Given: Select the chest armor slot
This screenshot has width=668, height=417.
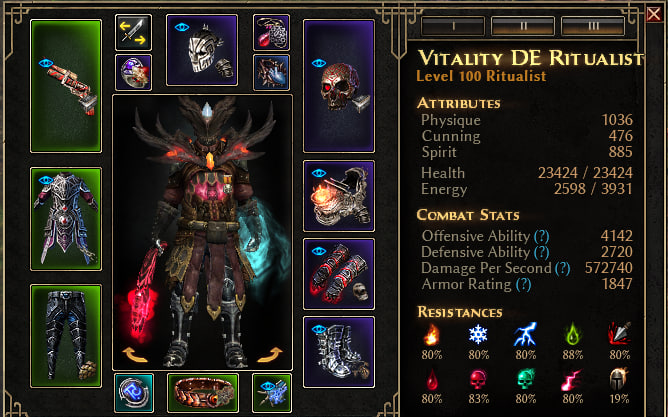Looking at the screenshot, I should pyautogui.click(x=66, y=217).
